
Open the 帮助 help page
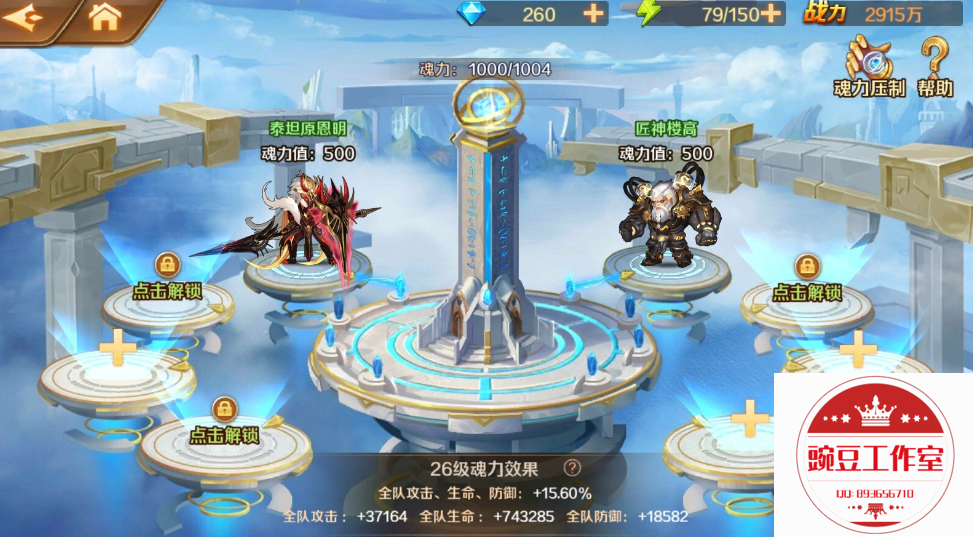pyautogui.click(x=935, y=66)
